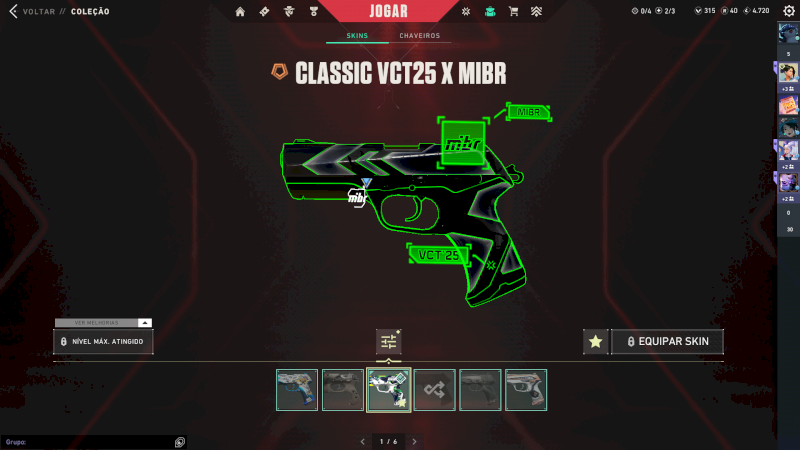Select the Skins tab
Image resolution: width=800 pixels, height=450 pixels.
coord(358,36)
